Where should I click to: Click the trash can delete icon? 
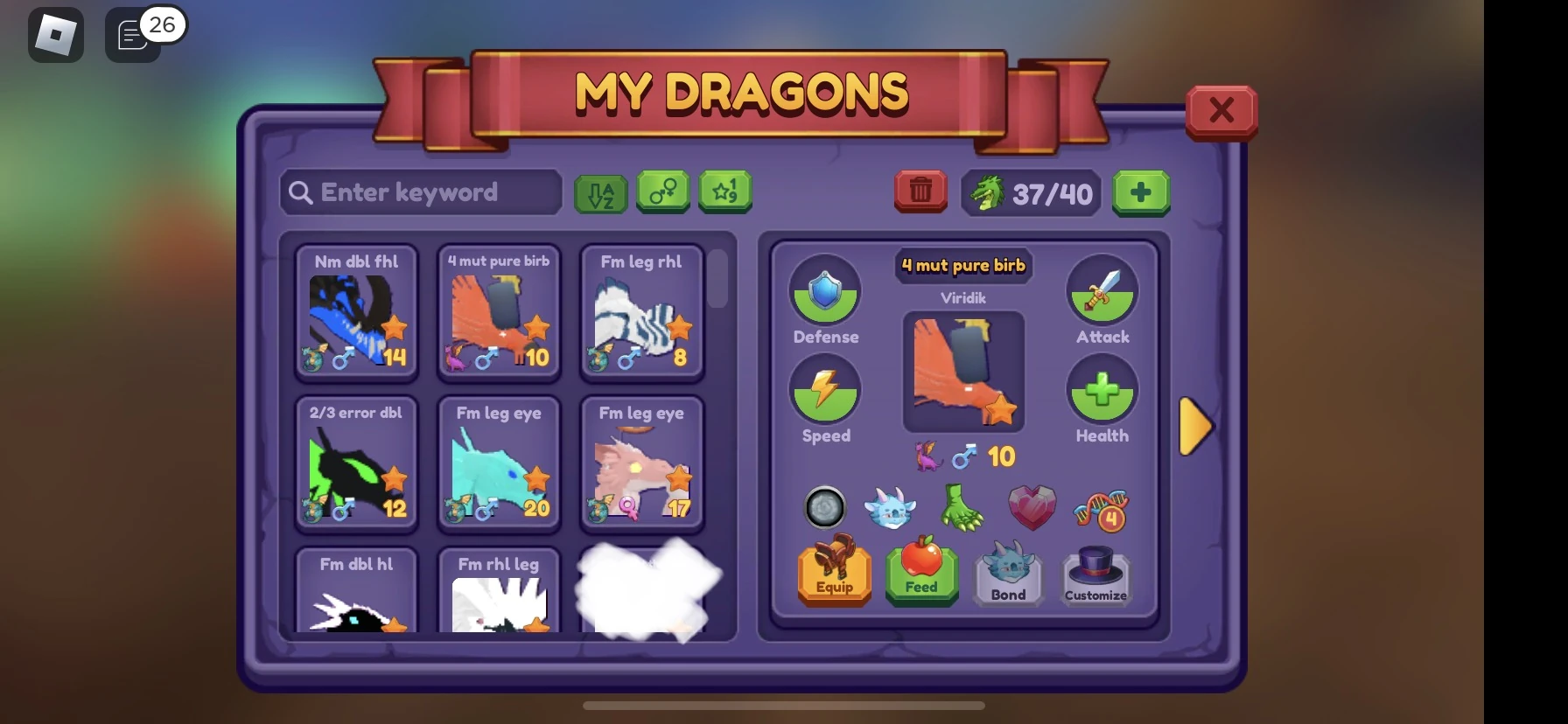[x=920, y=191]
